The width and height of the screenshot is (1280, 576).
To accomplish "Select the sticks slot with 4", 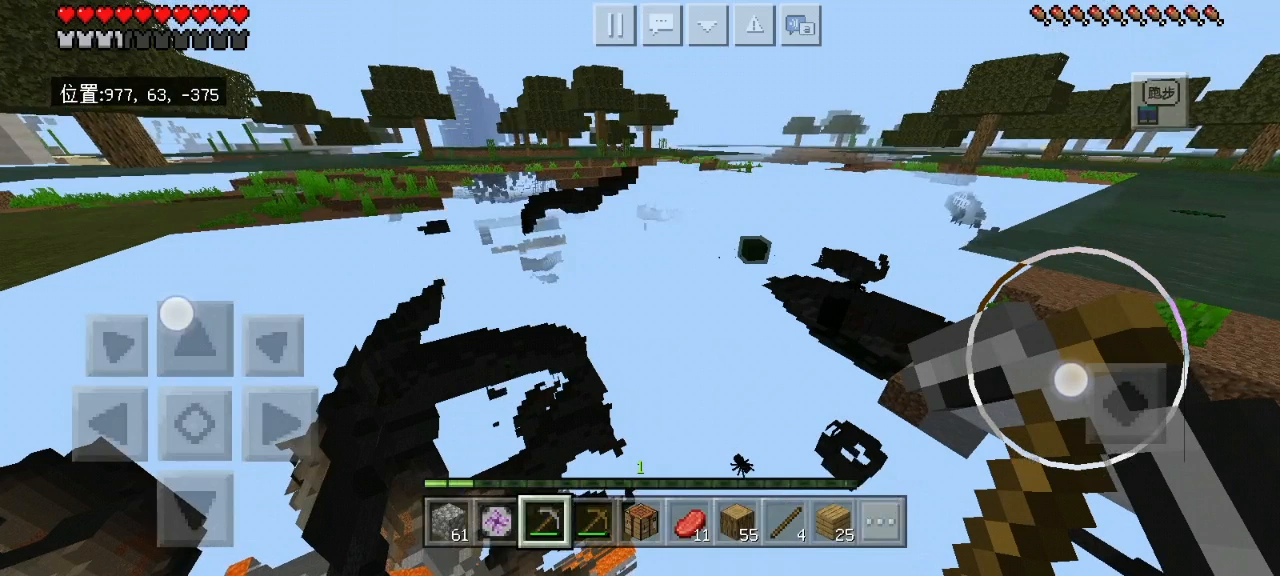I will (x=786, y=522).
